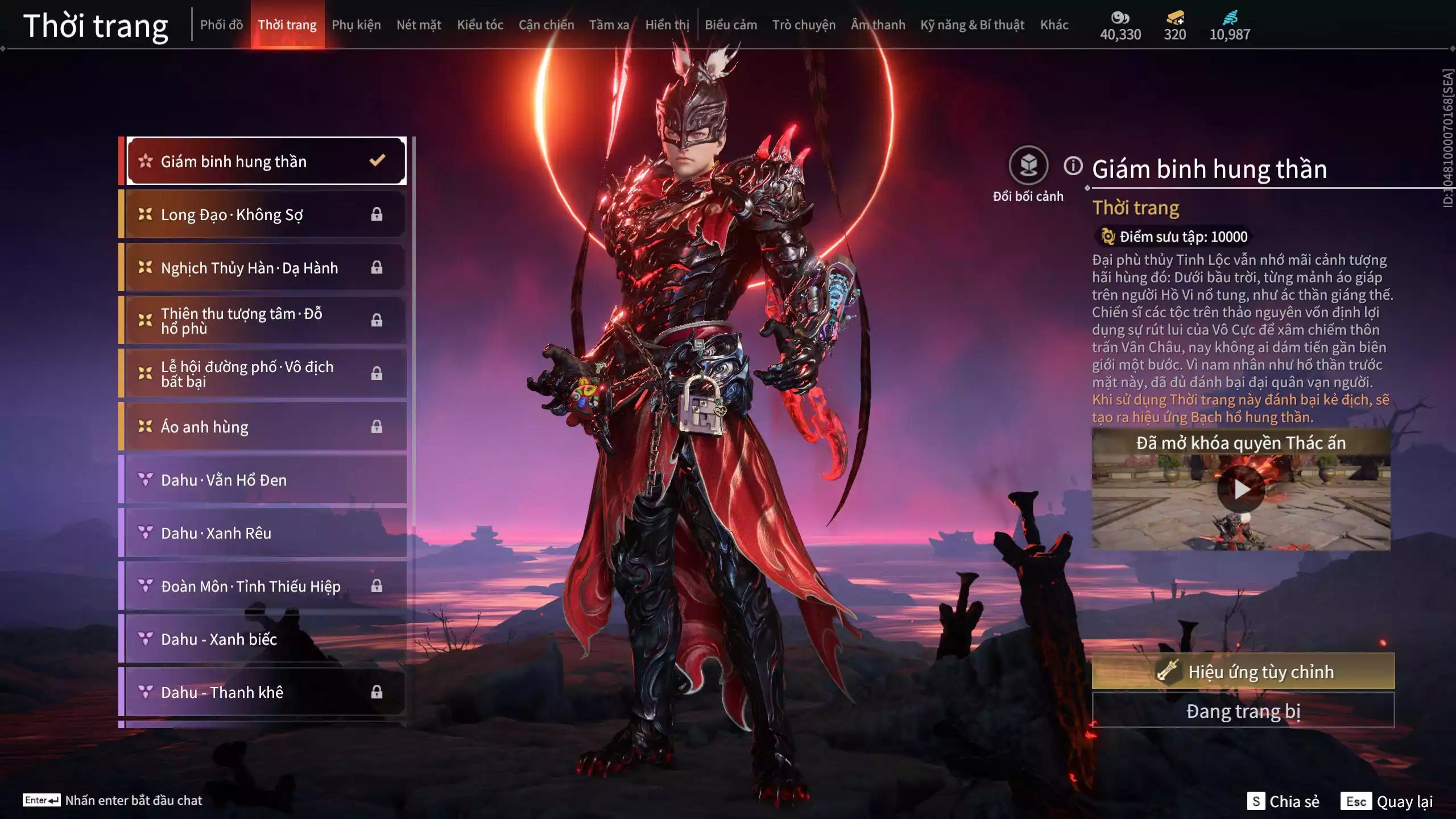
Task: Go back with Quay lại
Action: tap(1387, 801)
